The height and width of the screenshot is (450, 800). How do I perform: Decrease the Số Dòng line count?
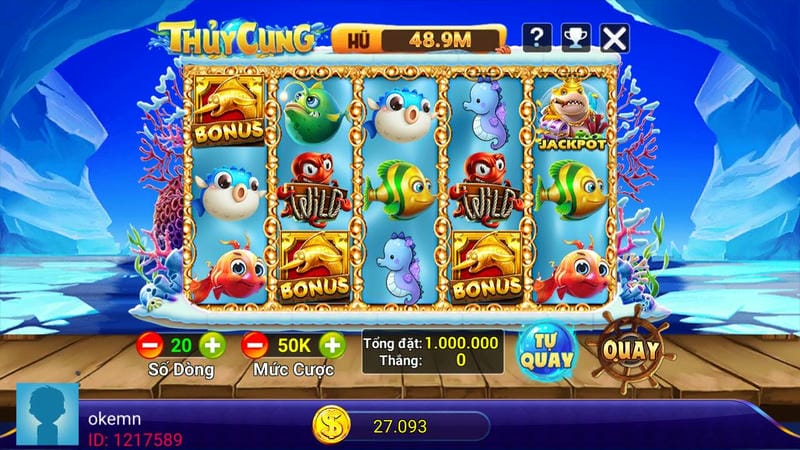coord(150,345)
